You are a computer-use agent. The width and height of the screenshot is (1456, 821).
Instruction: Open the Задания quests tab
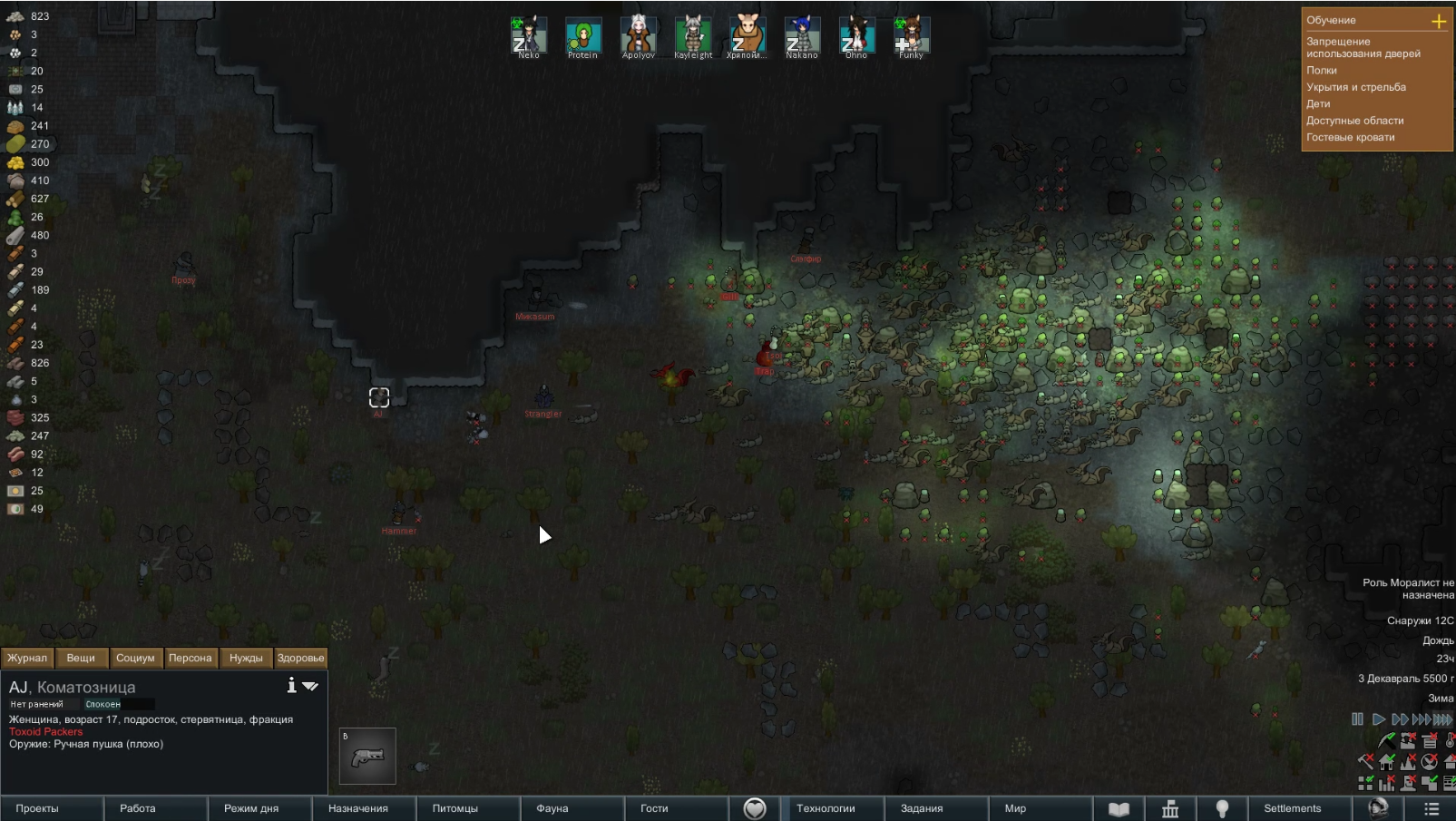pos(922,808)
